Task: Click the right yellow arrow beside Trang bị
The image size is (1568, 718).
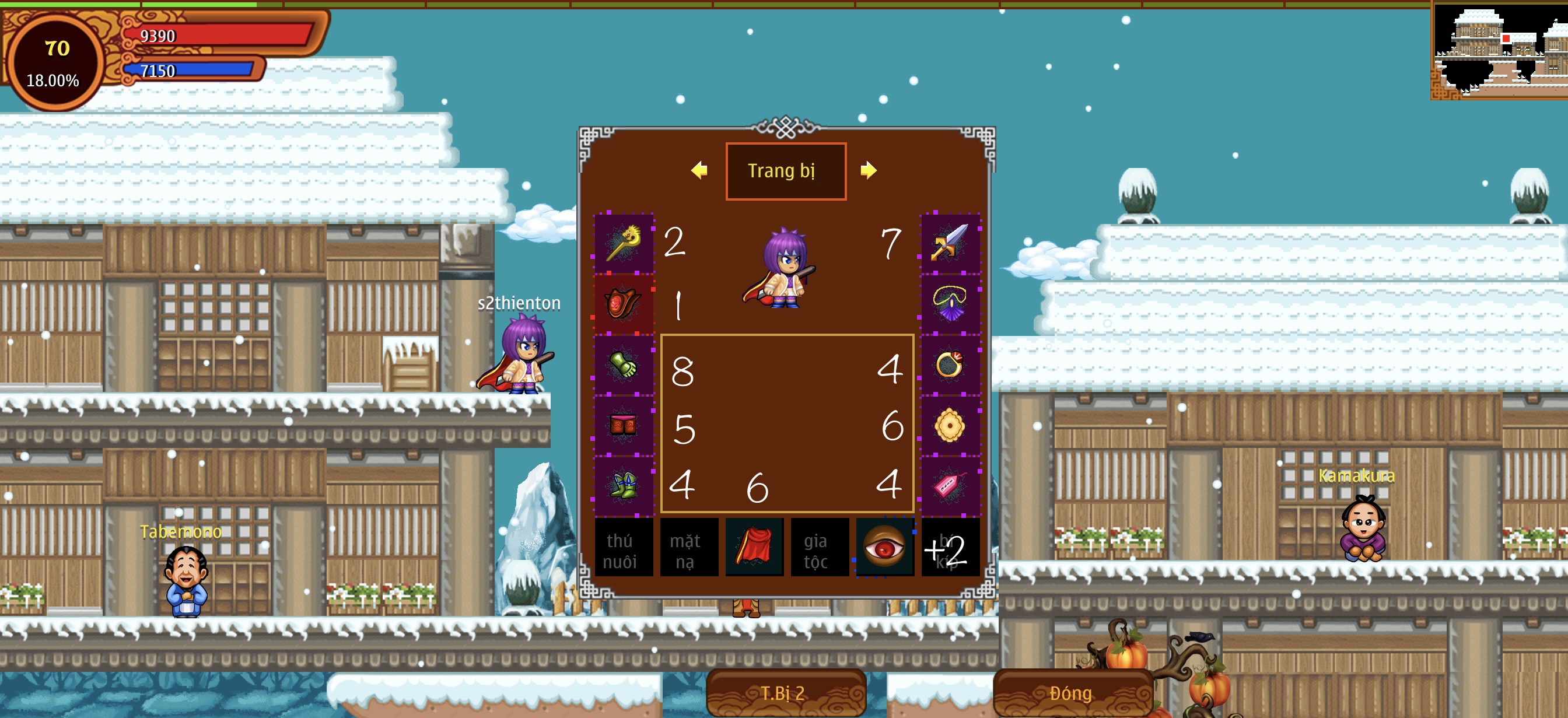Action: coord(869,170)
